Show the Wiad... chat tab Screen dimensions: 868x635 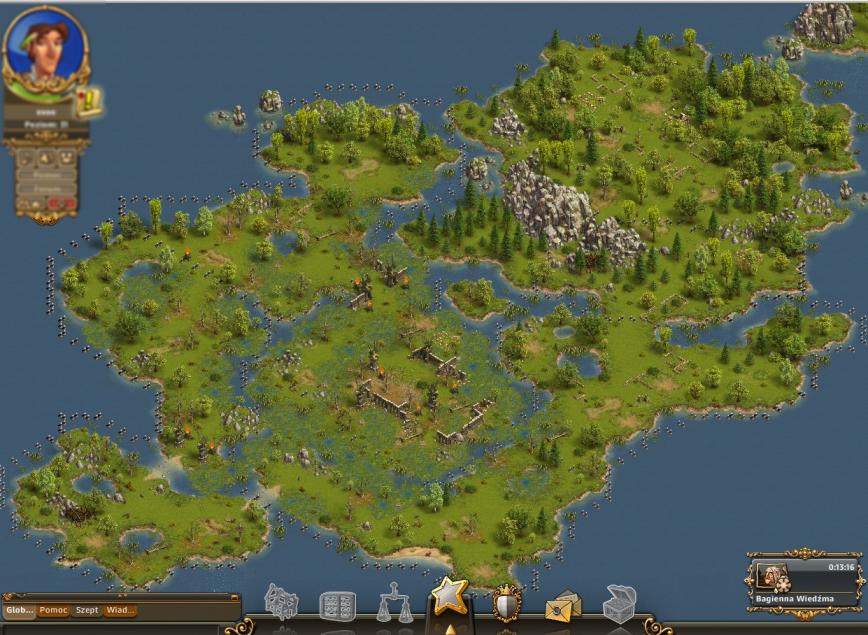119,610
